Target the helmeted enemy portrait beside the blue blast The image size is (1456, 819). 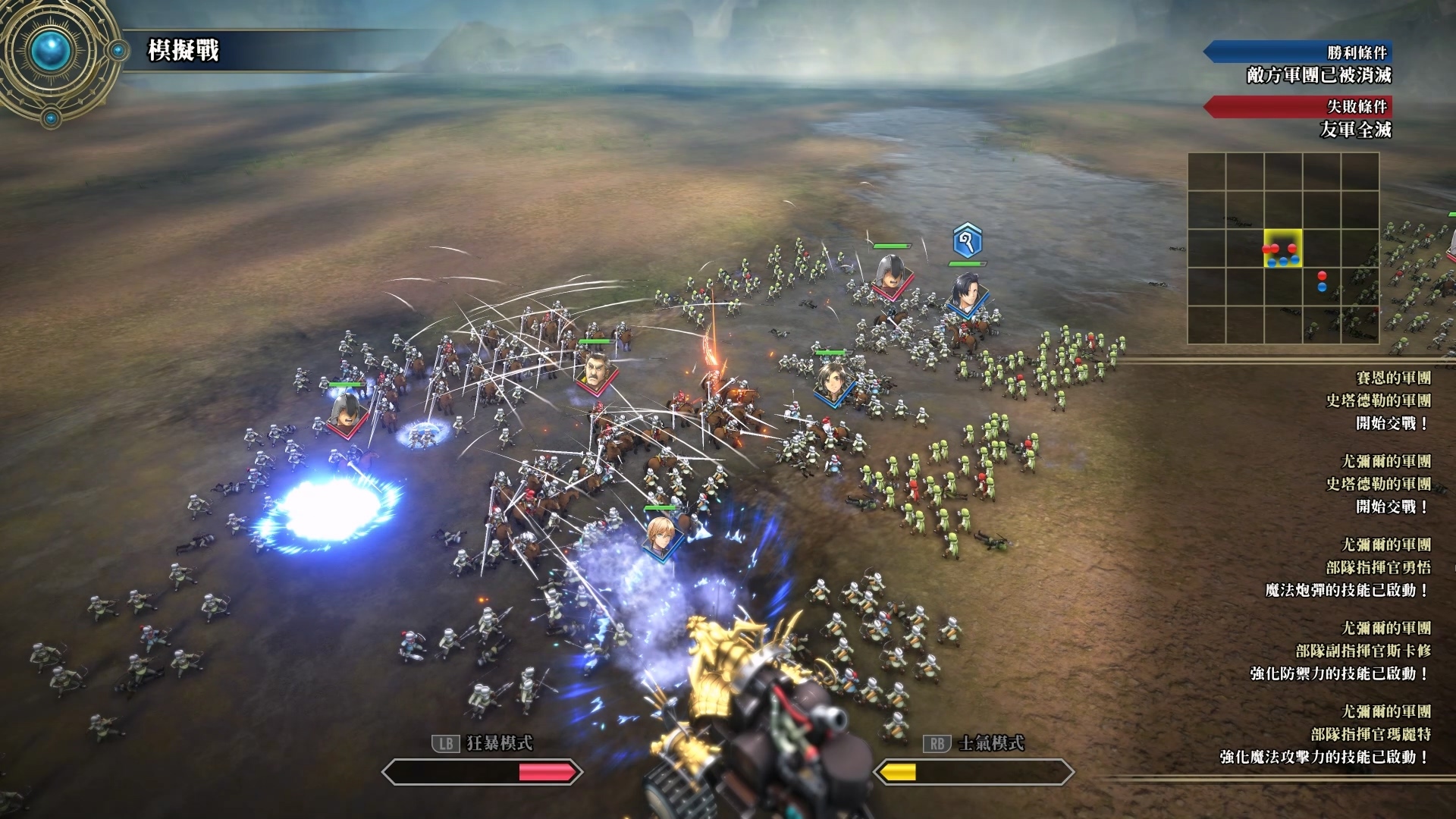tap(347, 413)
